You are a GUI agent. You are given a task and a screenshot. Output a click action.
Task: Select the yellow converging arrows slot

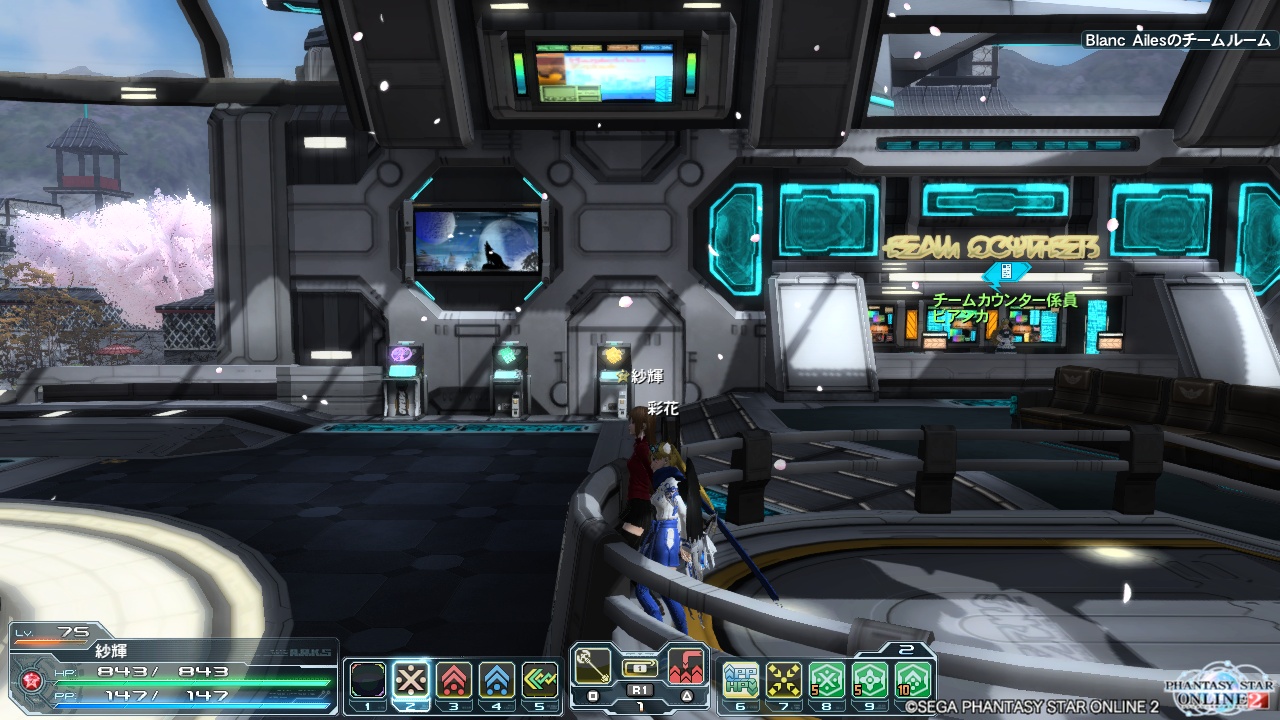pyautogui.click(x=784, y=681)
